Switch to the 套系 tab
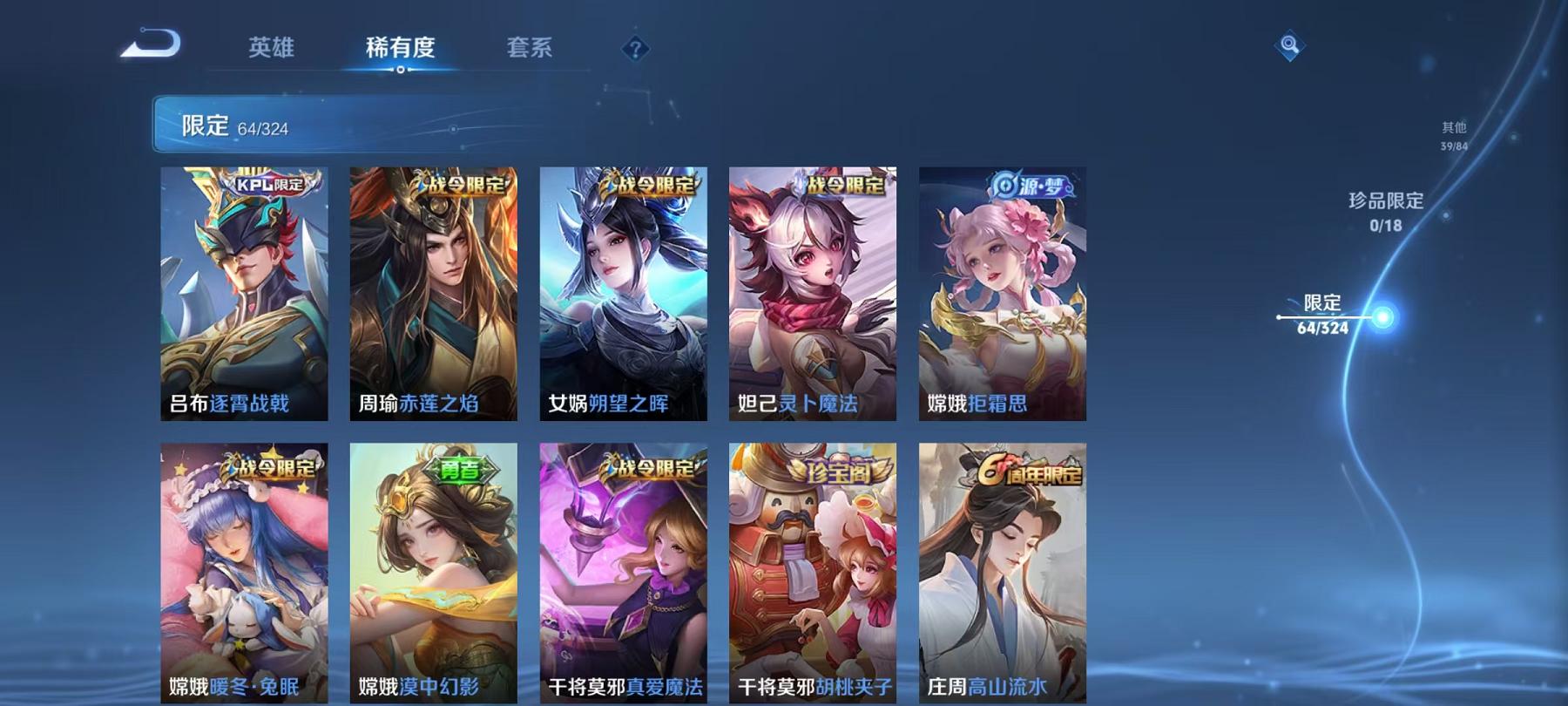This screenshot has height=706, width=1568. (531, 50)
